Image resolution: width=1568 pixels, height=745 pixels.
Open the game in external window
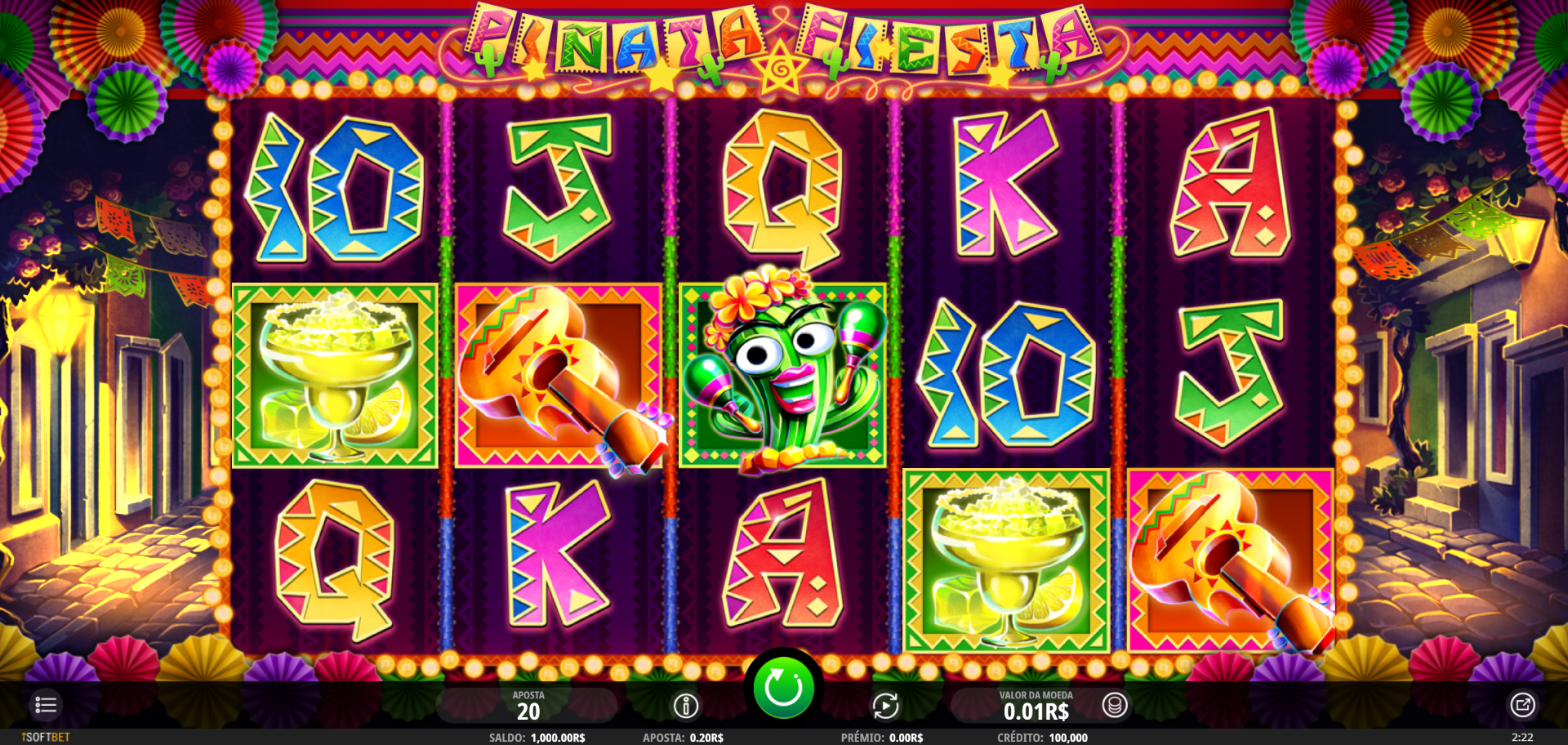click(x=1522, y=705)
